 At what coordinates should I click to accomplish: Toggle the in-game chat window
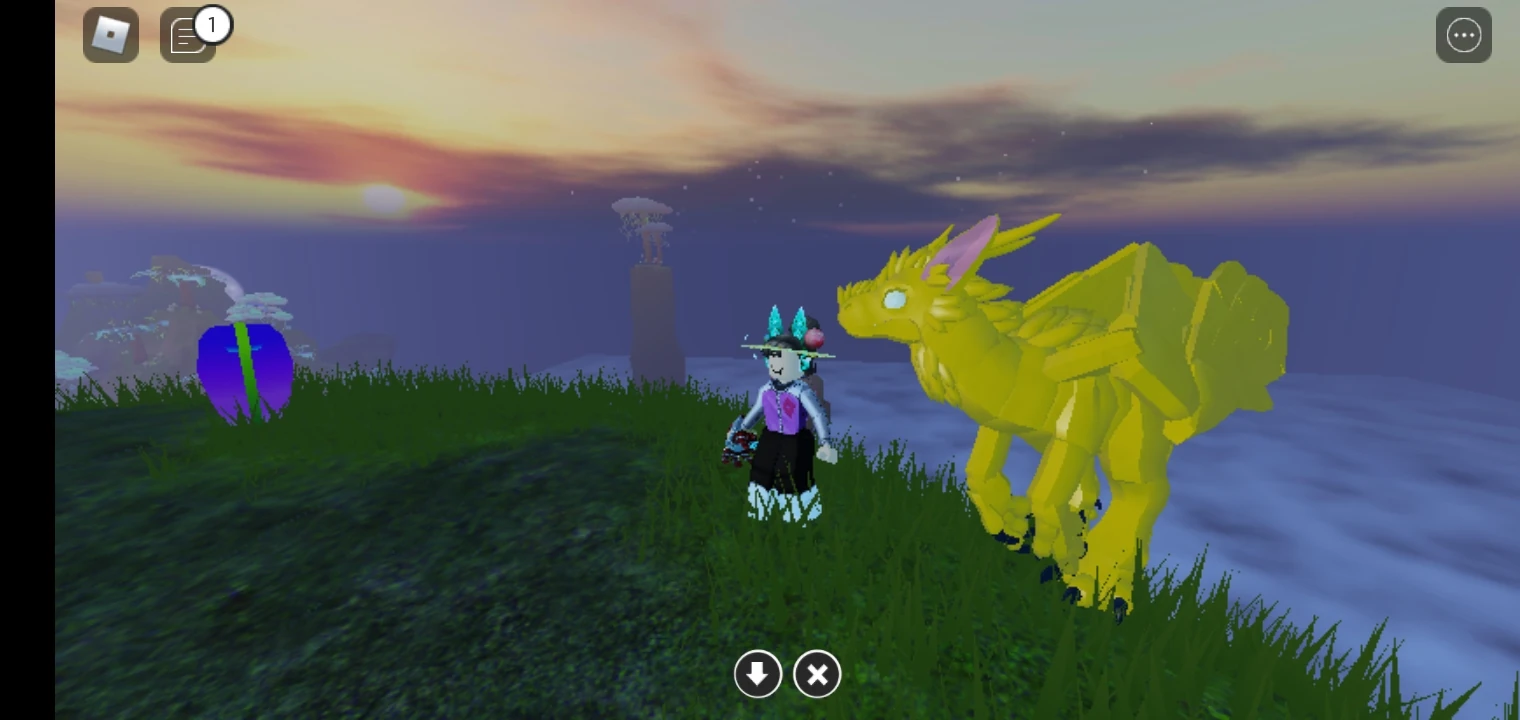188,35
